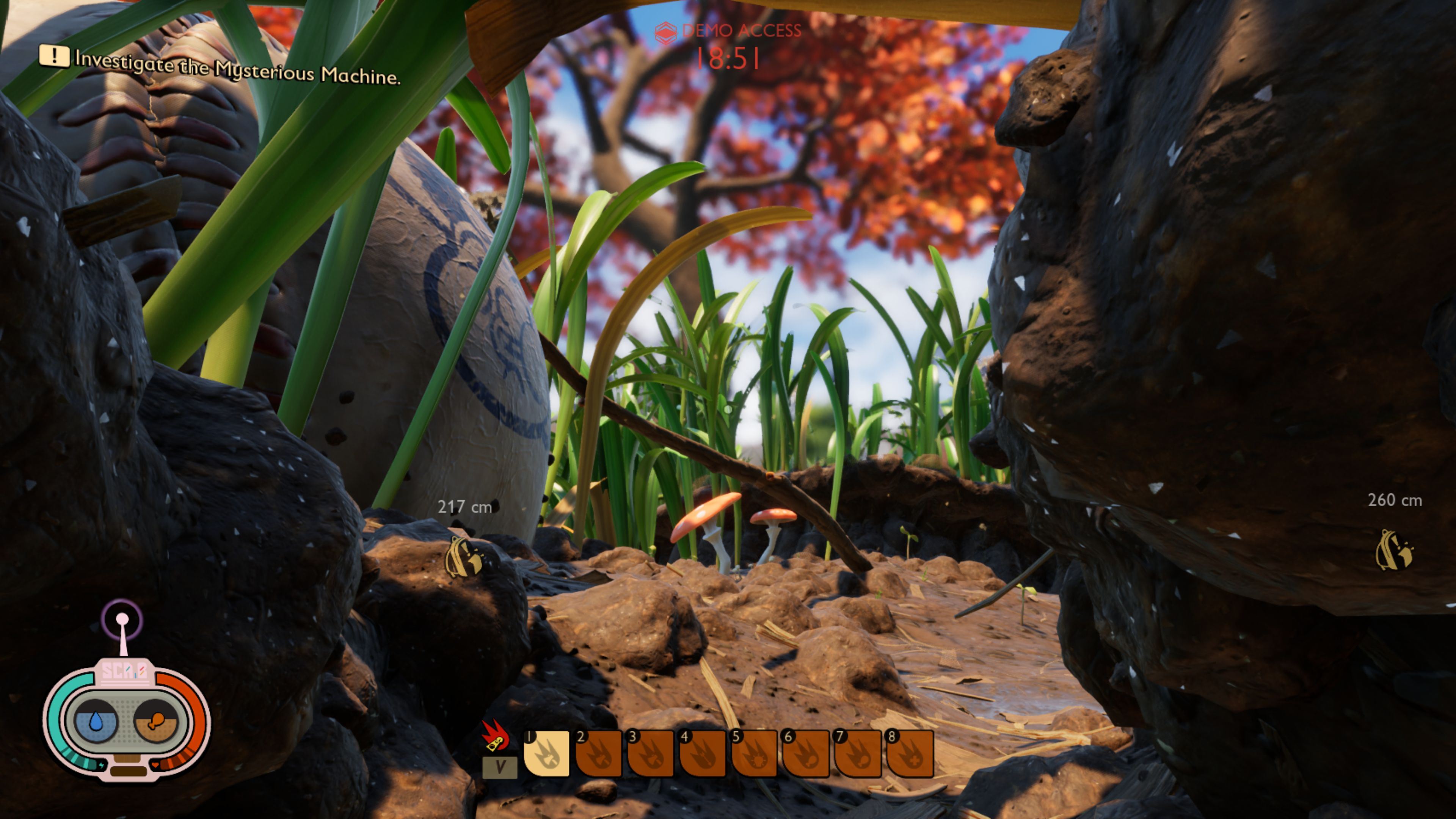Choose hotbar slot number 8

[x=910, y=753]
